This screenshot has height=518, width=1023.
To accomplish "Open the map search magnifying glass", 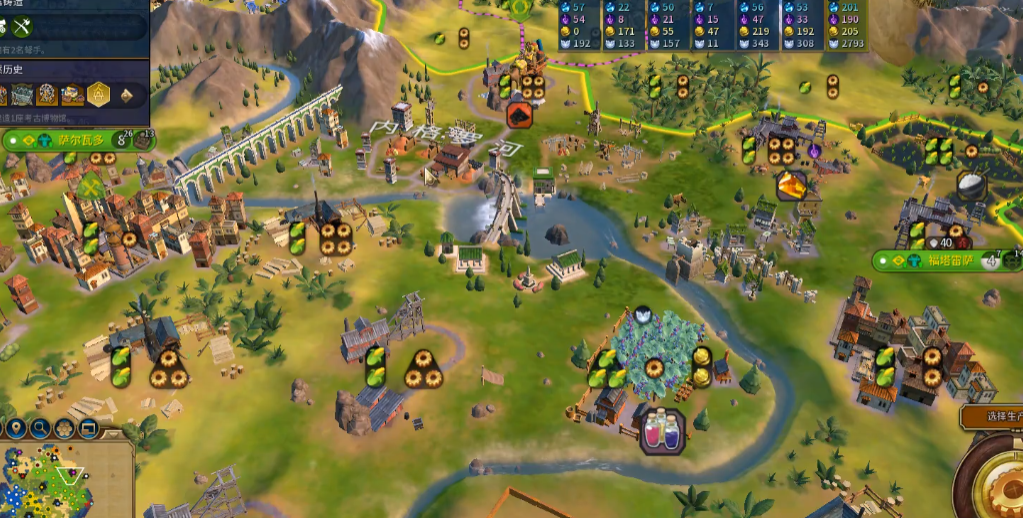I will (x=41, y=429).
